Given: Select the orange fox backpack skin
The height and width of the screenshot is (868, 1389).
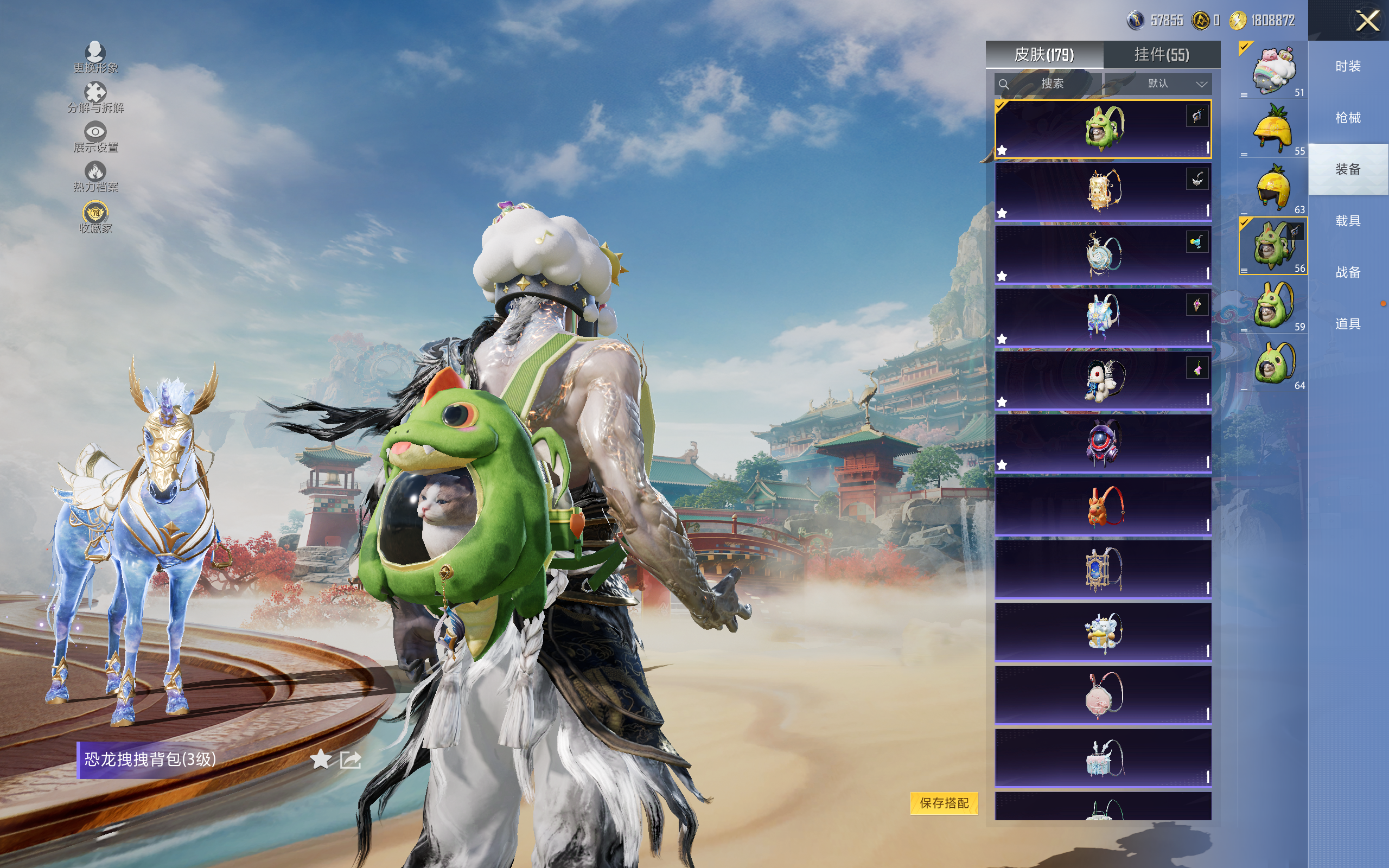Looking at the screenshot, I should tap(1103, 506).
